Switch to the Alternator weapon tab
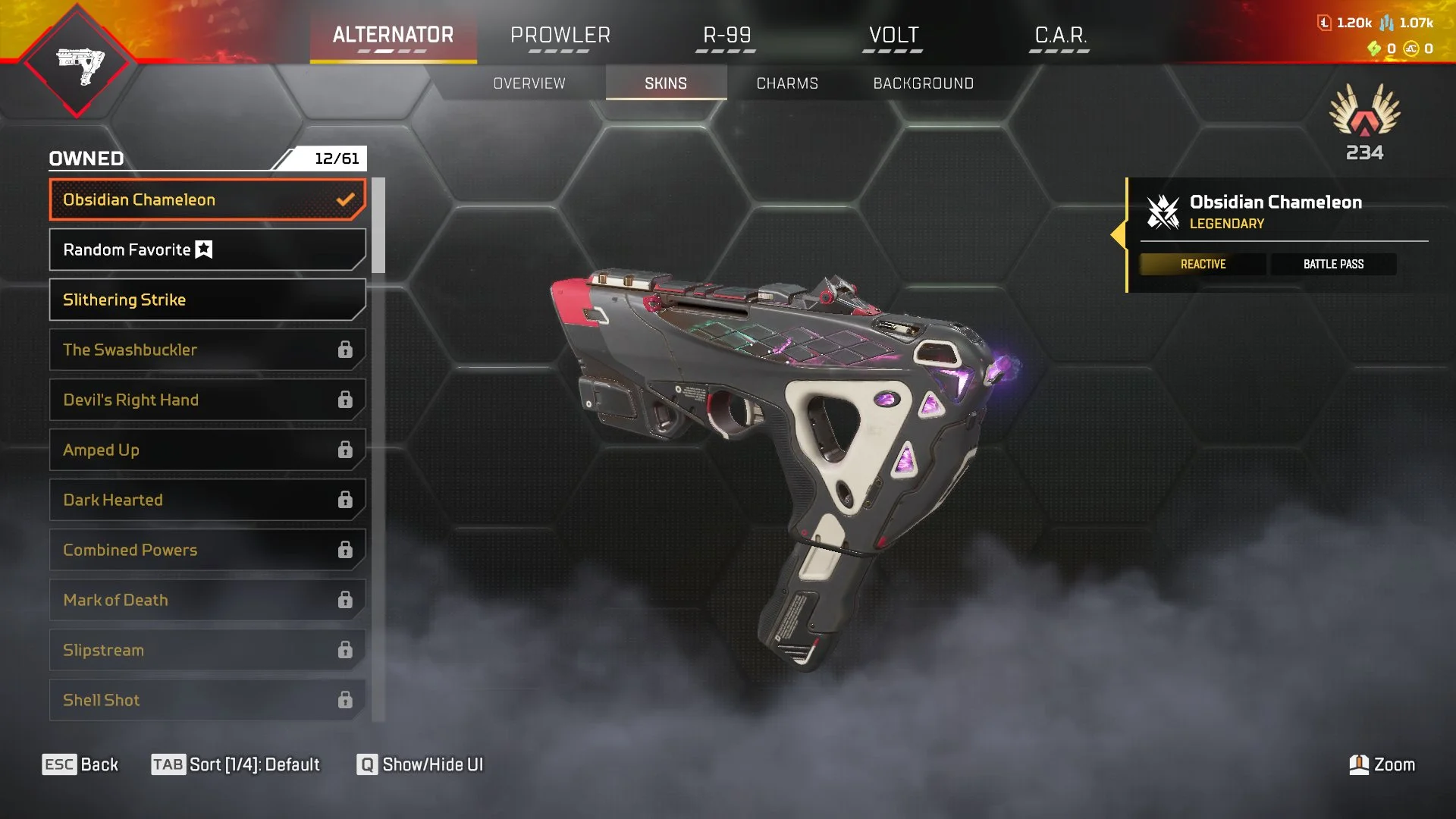The image size is (1456, 819). click(x=393, y=36)
